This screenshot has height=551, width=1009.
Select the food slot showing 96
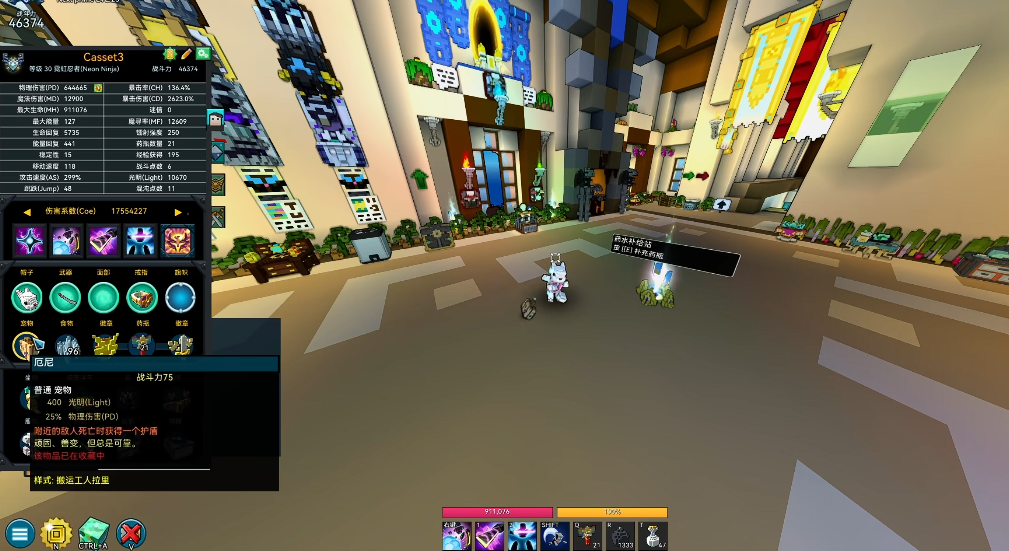pos(67,347)
